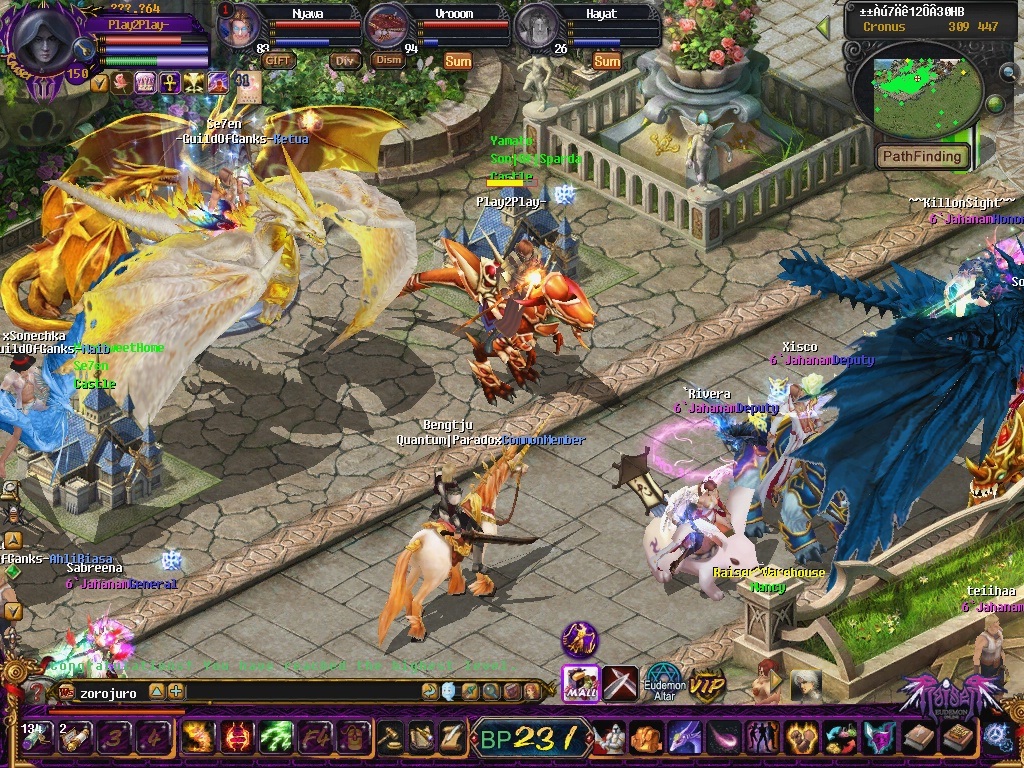Image resolution: width=1024 pixels, height=768 pixels.
Task: Open the VIP menu
Action: [708, 683]
